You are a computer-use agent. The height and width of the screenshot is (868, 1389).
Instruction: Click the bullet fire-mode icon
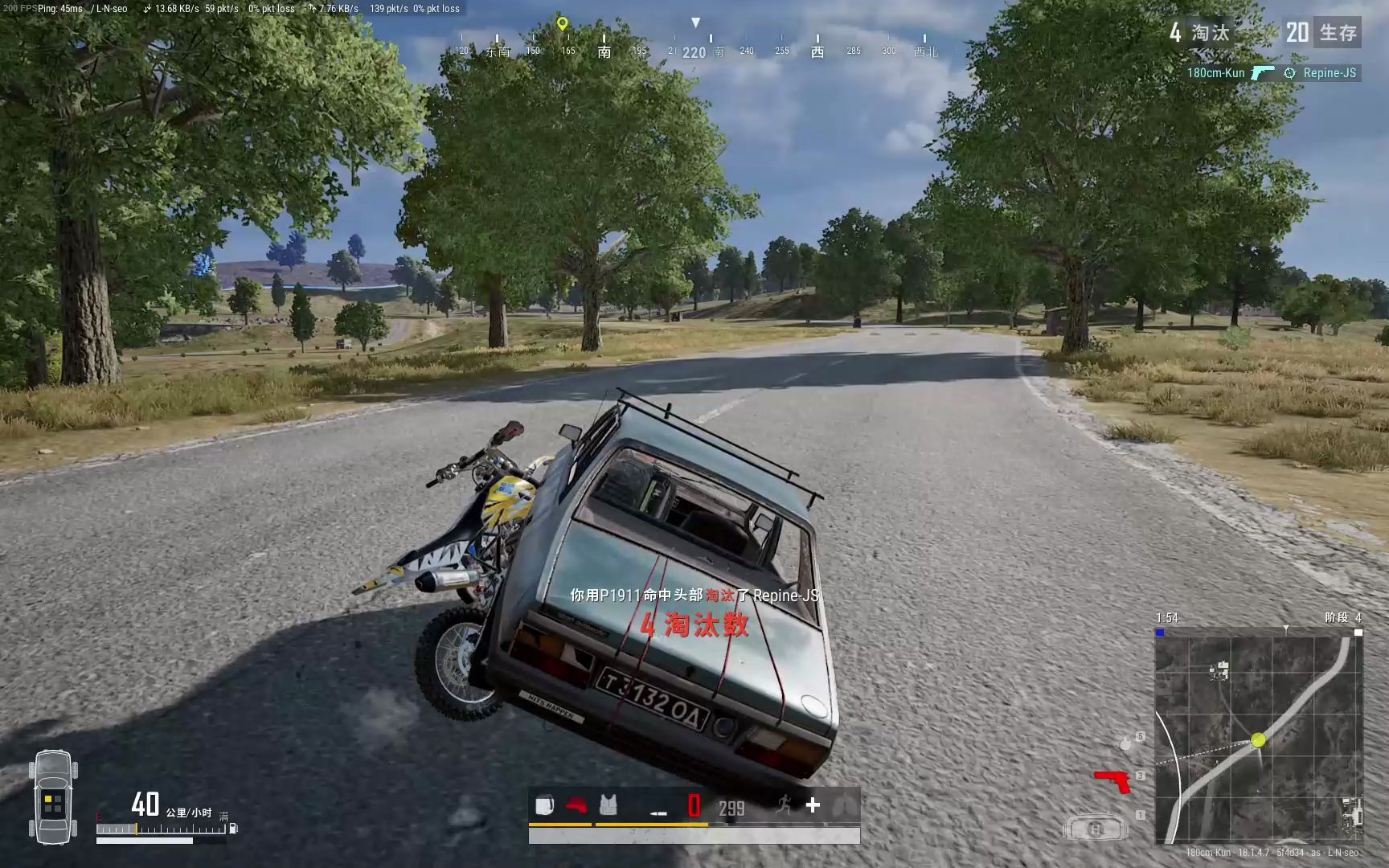pyautogui.click(x=658, y=813)
